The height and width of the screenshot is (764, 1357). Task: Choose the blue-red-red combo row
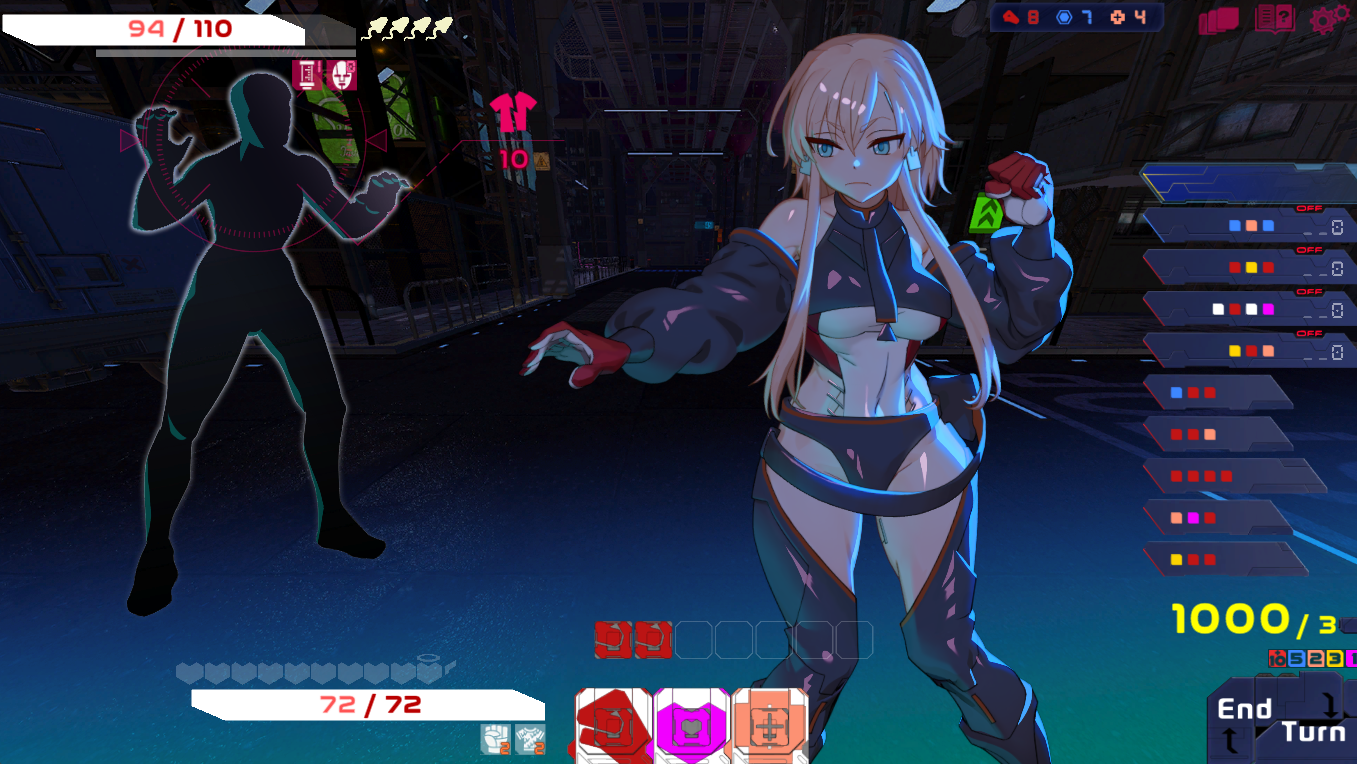point(1218,393)
